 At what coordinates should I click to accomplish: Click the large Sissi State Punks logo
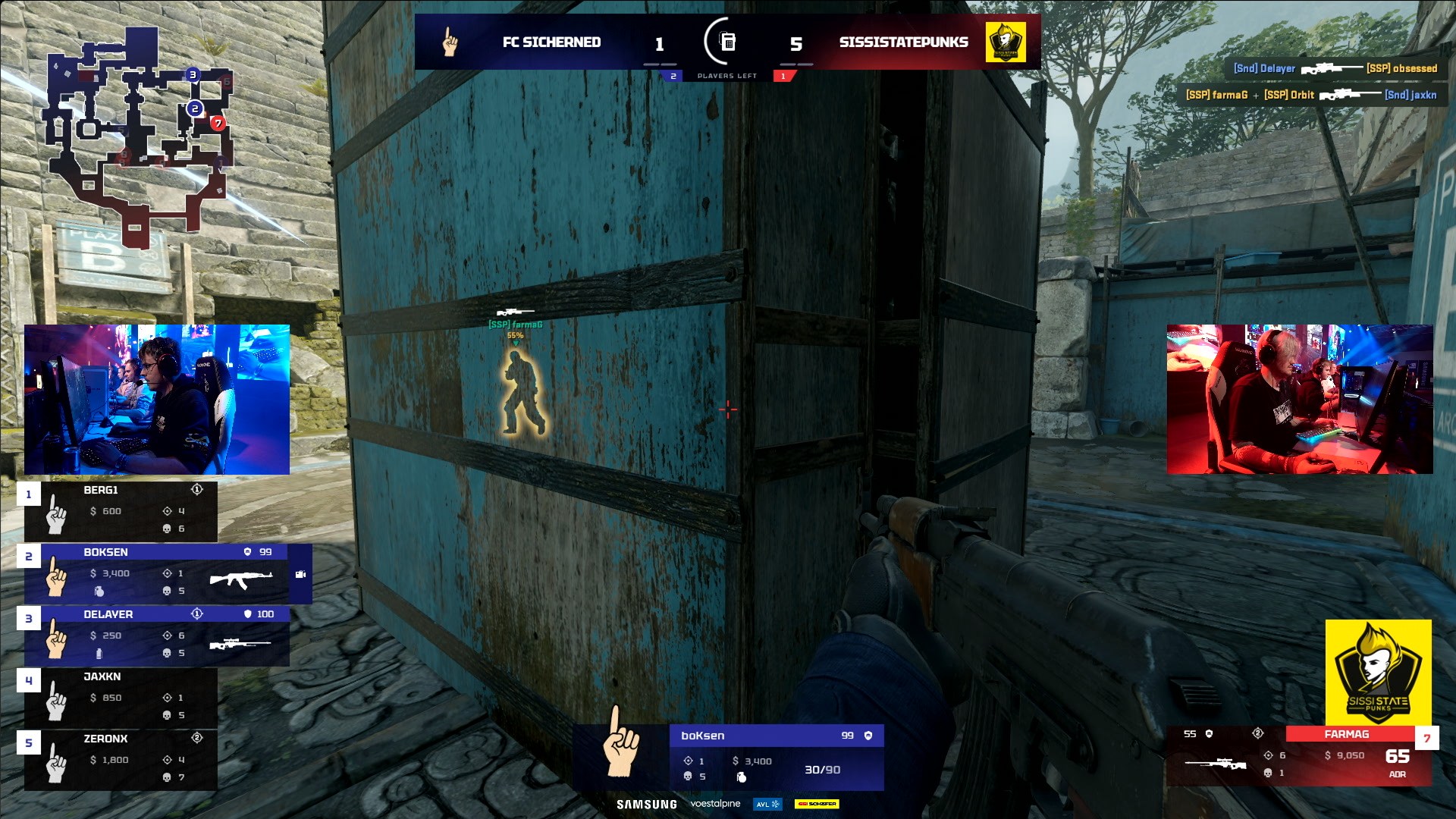(1378, 672)
